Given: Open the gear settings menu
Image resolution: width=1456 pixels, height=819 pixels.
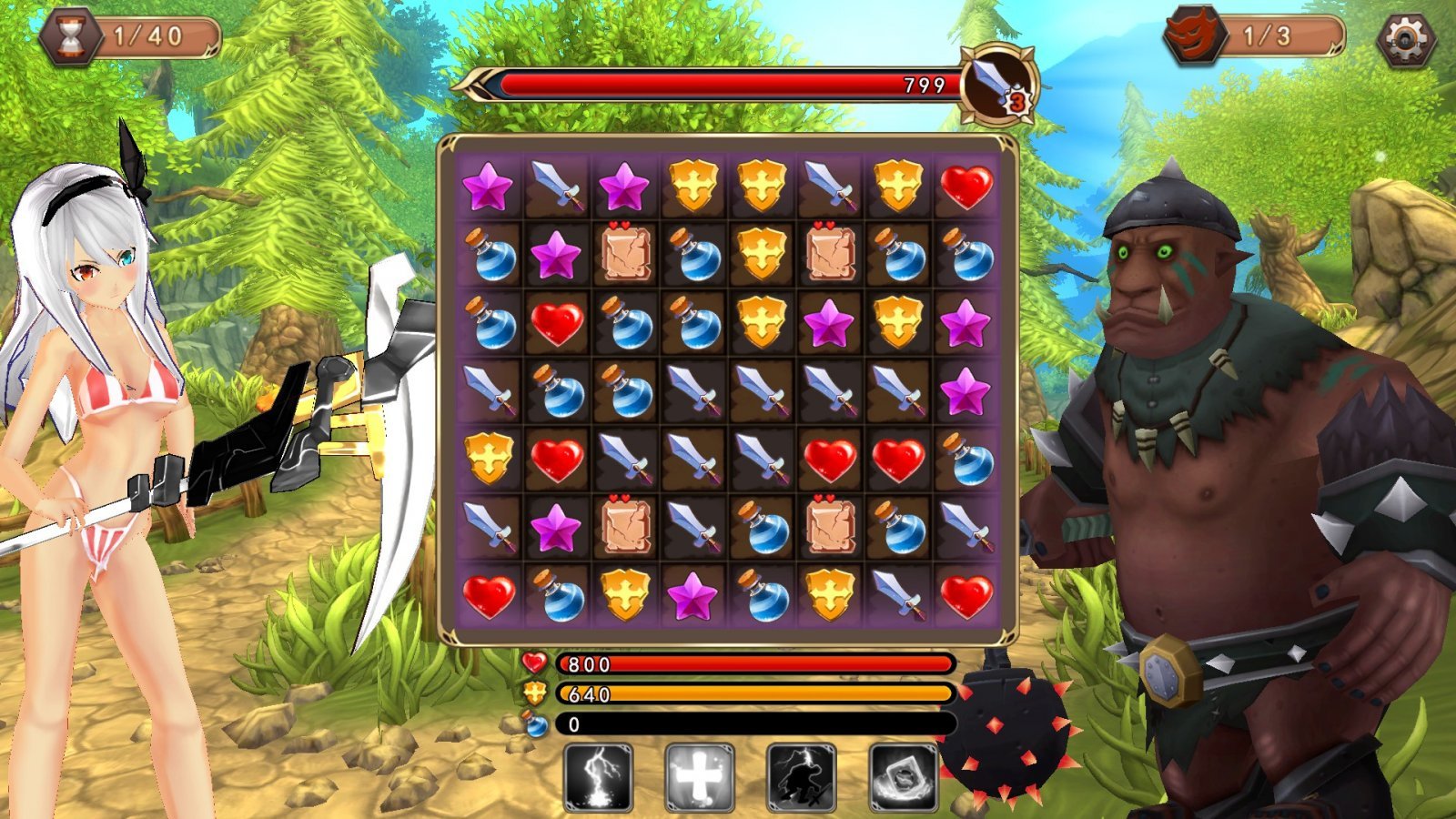Looking at the screenshot, I should coord(1406,39).
